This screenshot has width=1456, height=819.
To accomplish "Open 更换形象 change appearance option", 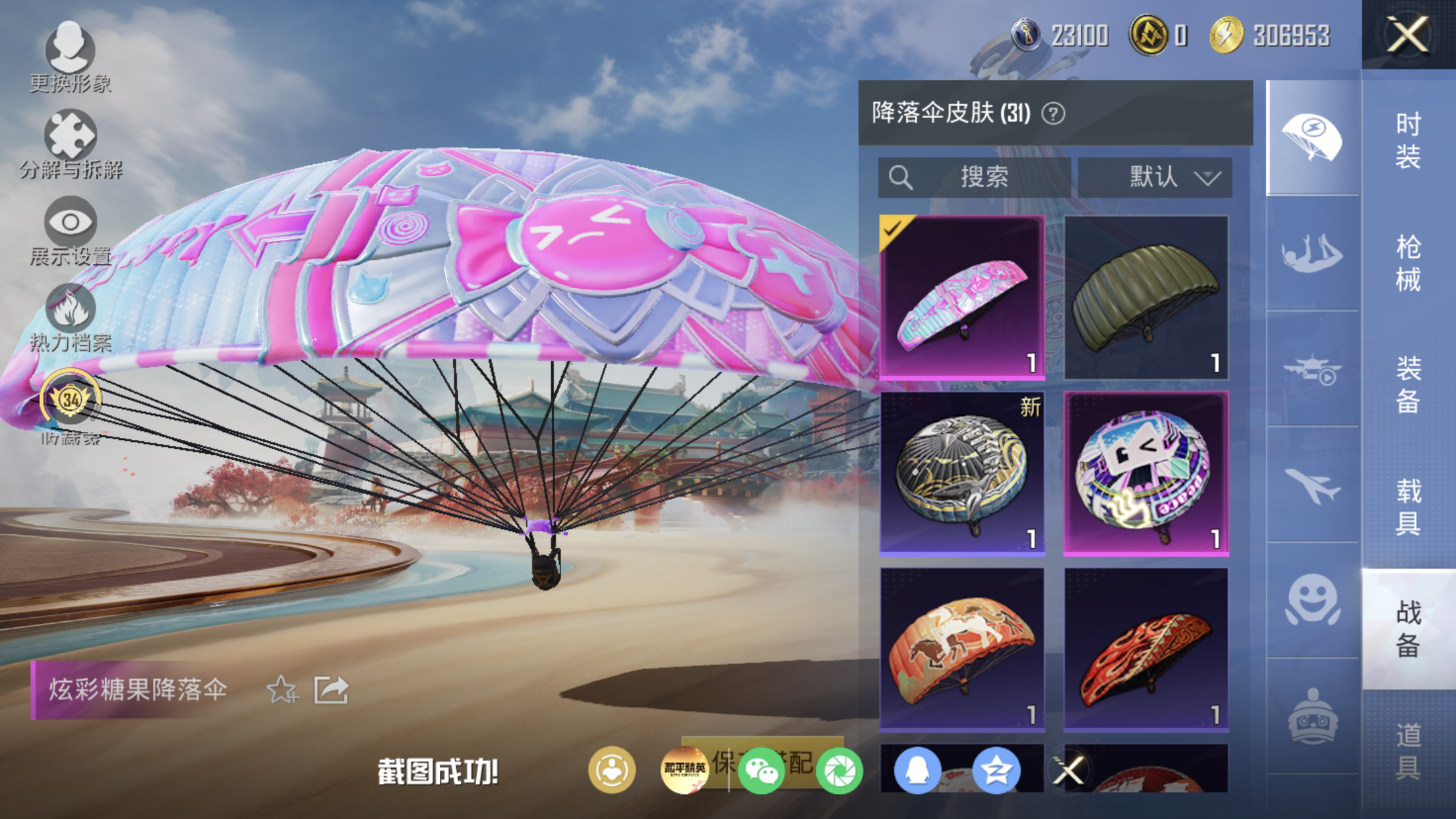I will [70, 56].
